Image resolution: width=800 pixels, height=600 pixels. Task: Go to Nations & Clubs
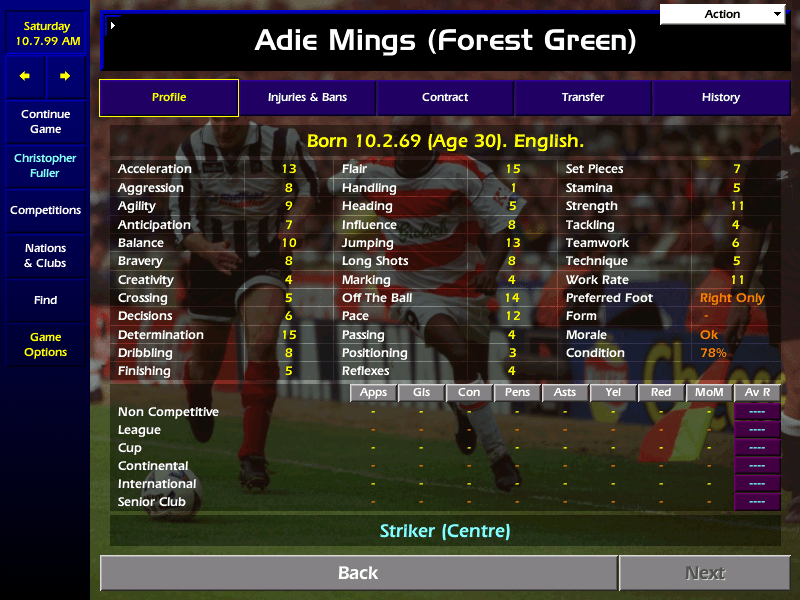[45, 256]
